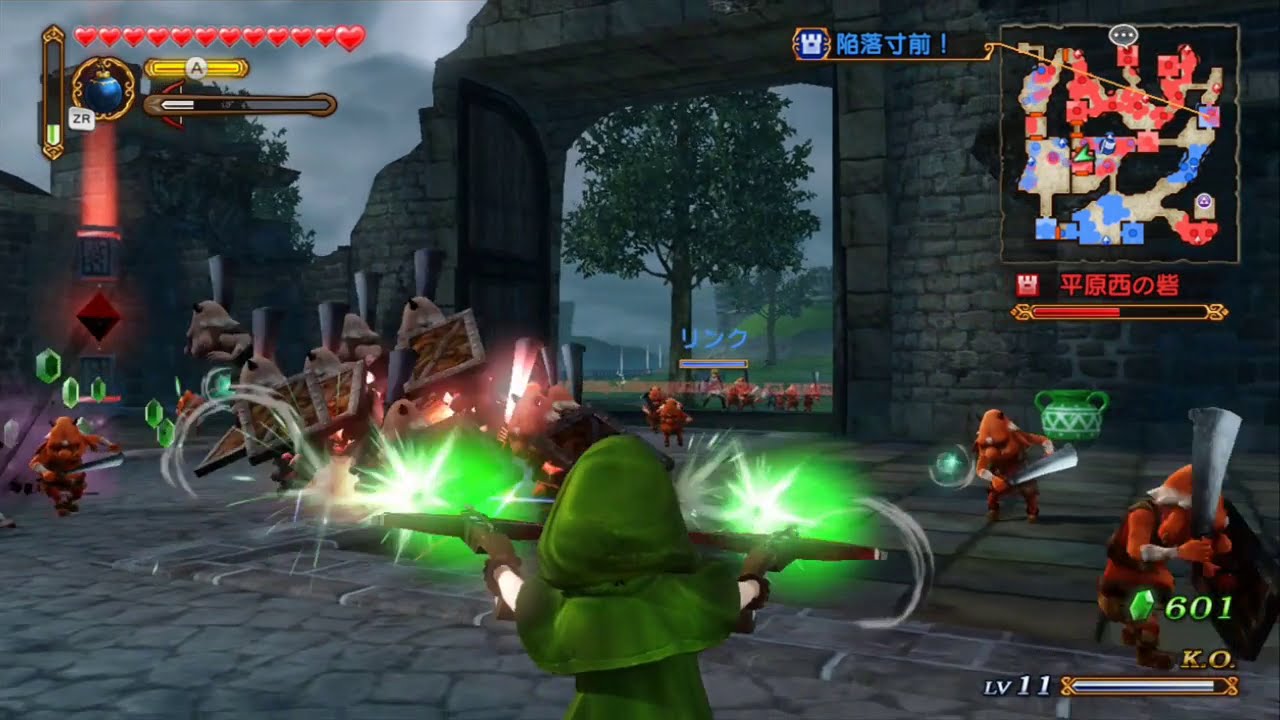Screen dimensions: 1280x720
Task: Click the speech bubble icon atop the minimap
Action: (x=1123, y=35)
